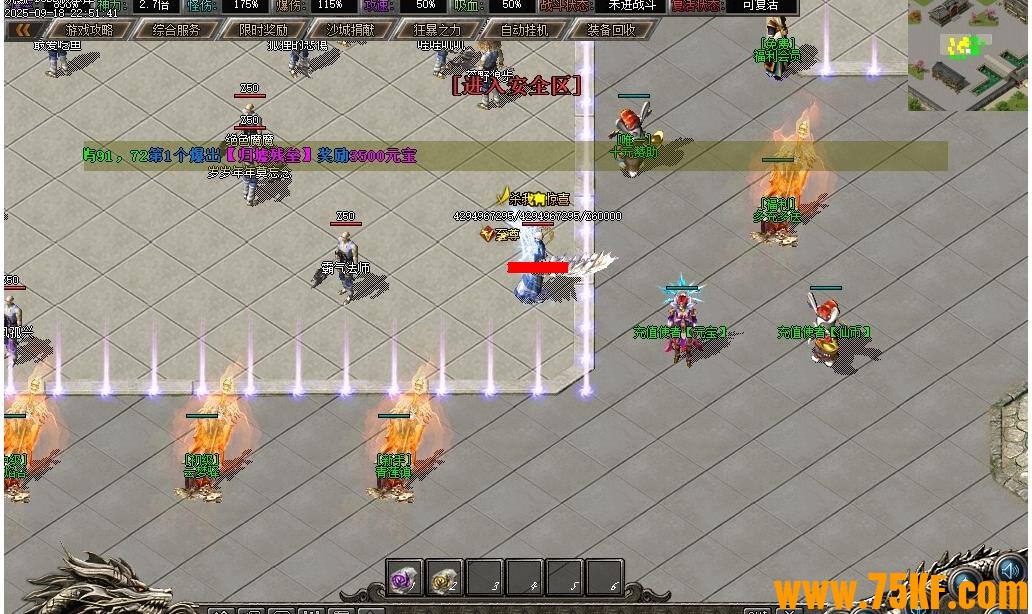Toggle the blue speaker sound button
This screenshot has width=1032, height=614.
[1010, 570]
